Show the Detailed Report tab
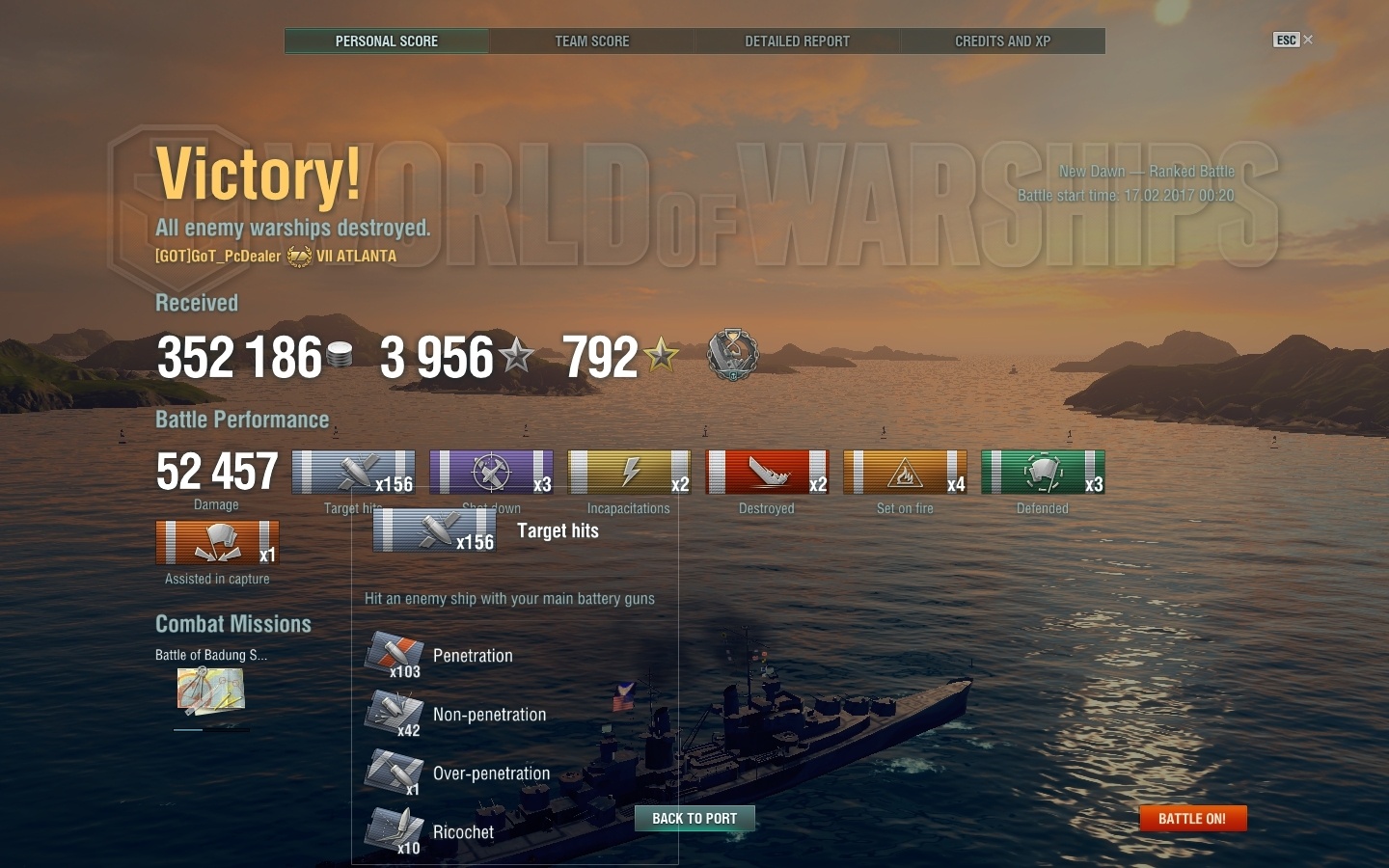Image resolution: width=1389 pixels, height=868 pixels. tap(797, 41)
